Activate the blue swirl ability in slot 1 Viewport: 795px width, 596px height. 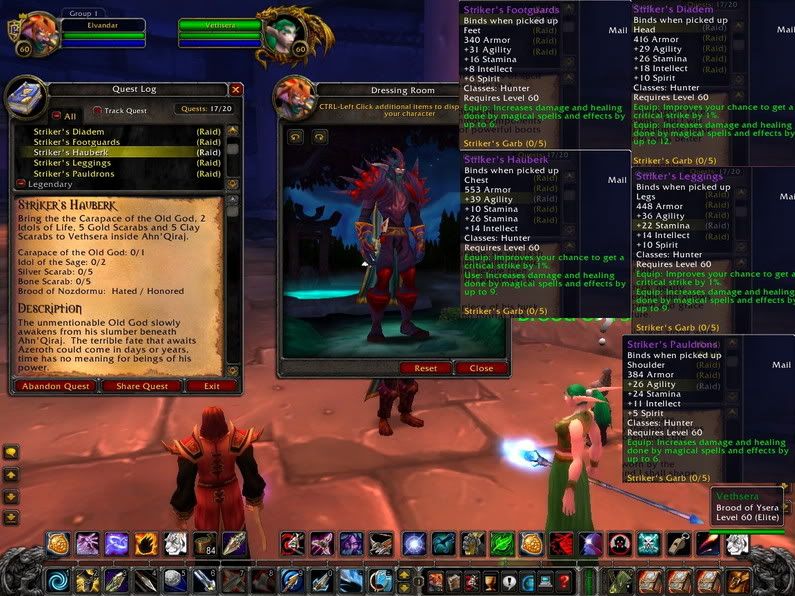pyautogui.click(x=59, y=581)
